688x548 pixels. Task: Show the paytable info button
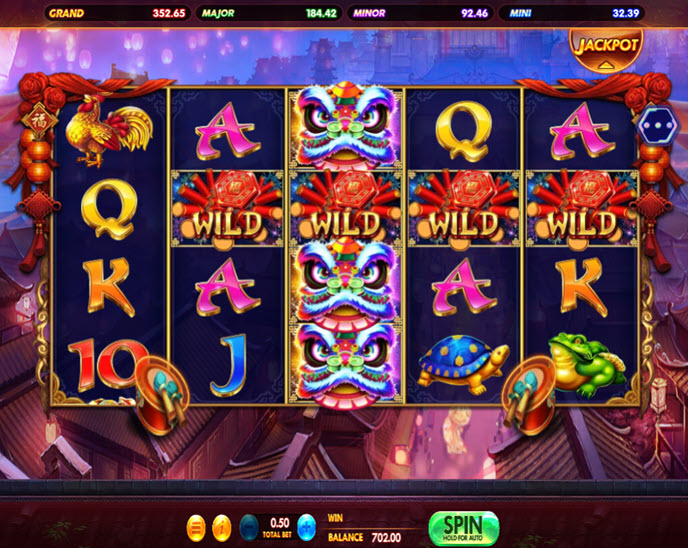(x=222, y=526)
